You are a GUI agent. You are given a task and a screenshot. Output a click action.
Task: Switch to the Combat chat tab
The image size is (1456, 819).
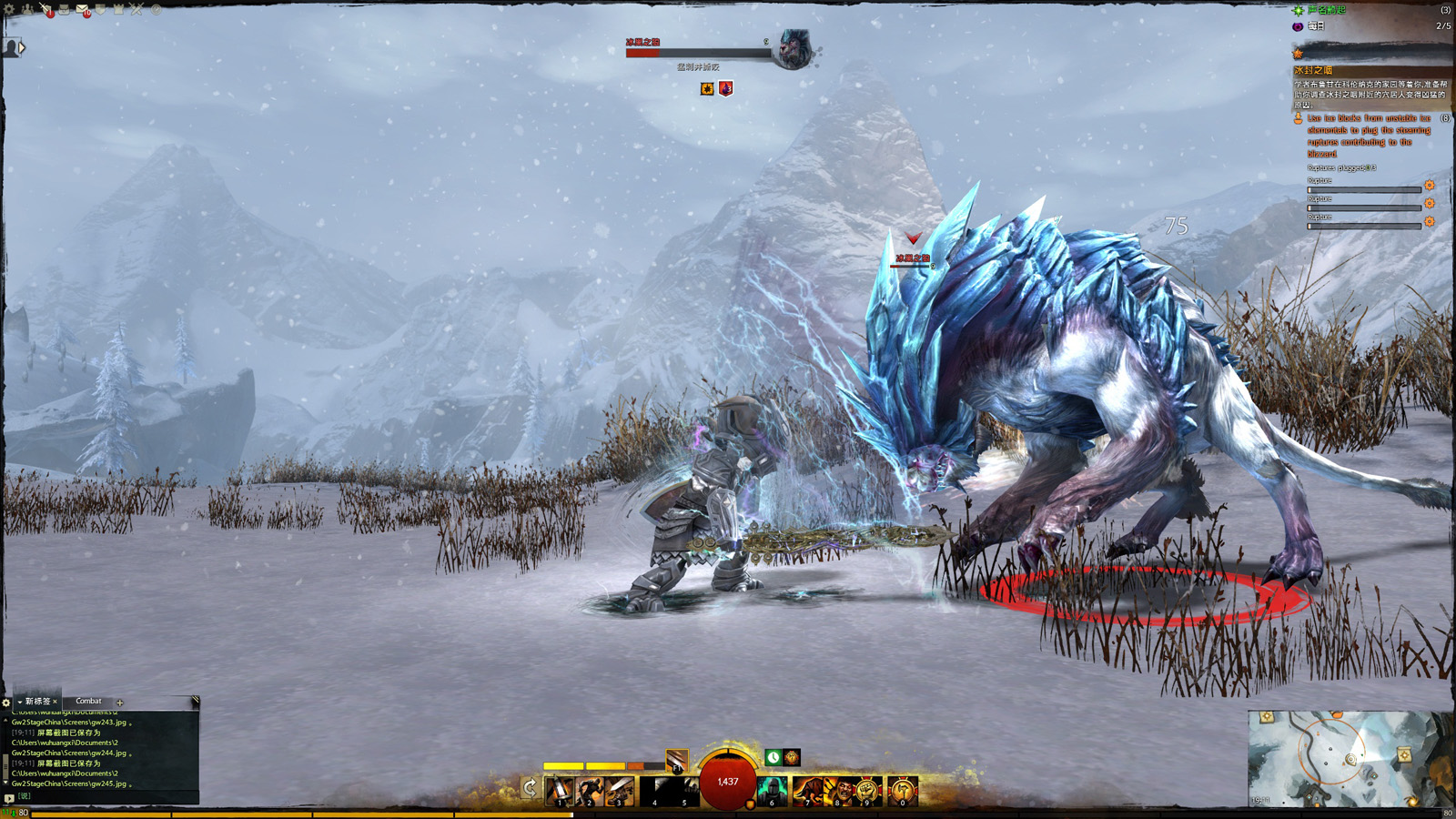point(88,702)
